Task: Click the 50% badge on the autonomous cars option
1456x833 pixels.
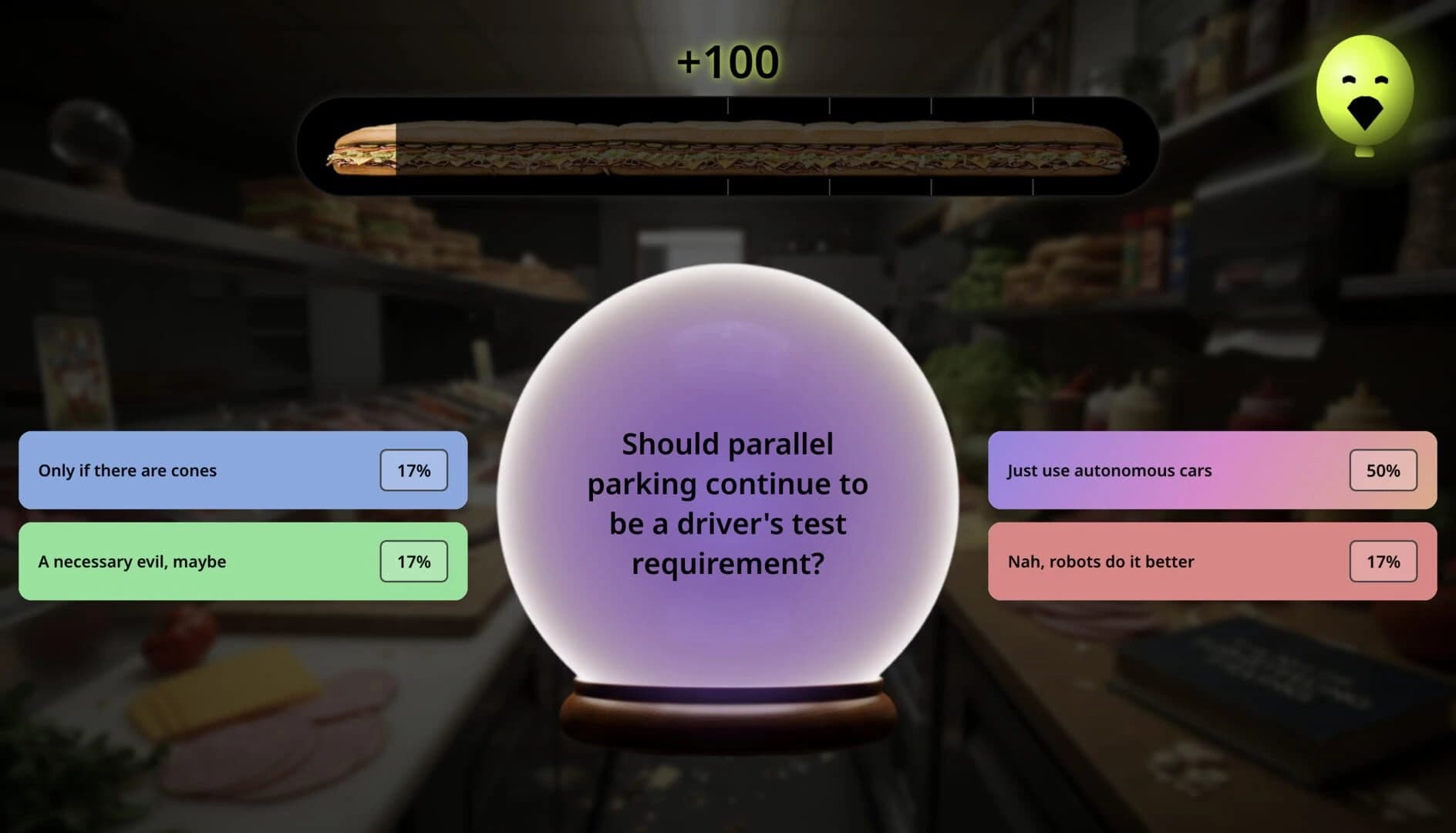Action: click(x=1382, y=470)
